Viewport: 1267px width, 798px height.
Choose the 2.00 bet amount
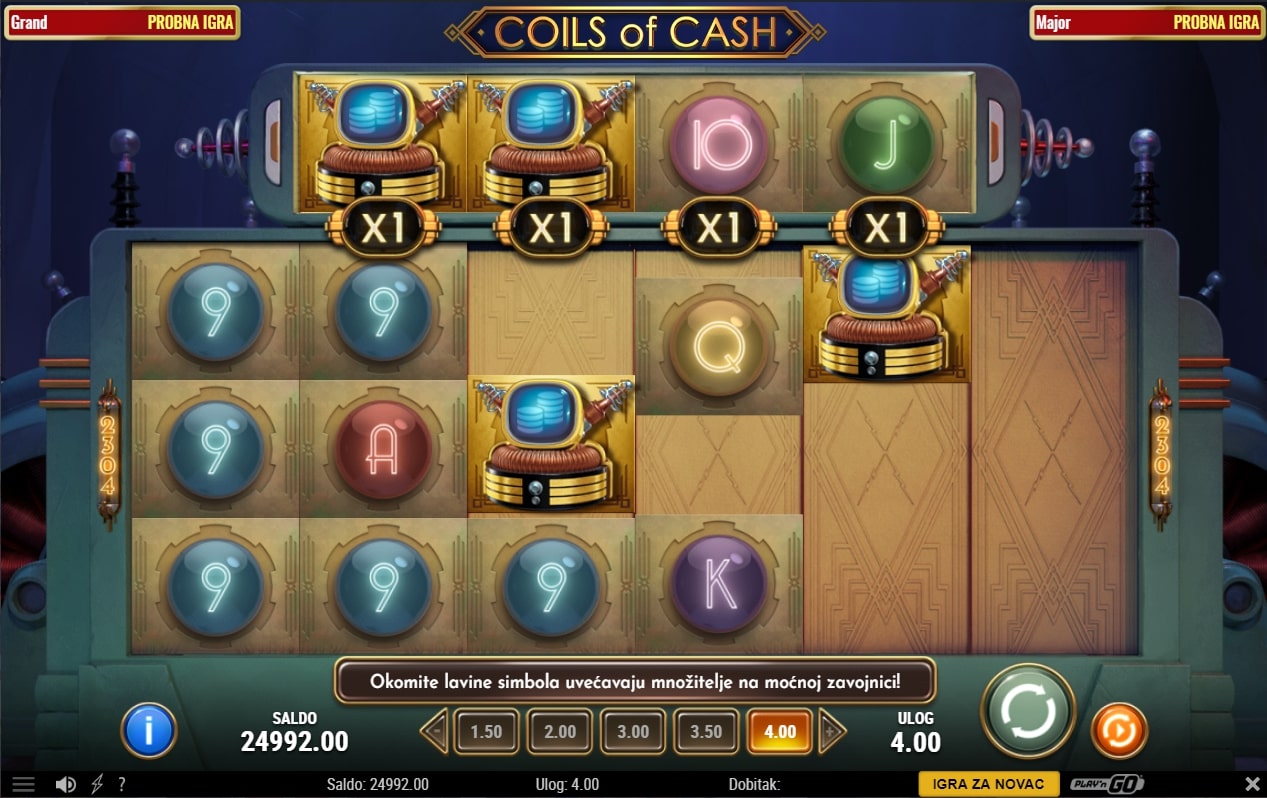560,732
